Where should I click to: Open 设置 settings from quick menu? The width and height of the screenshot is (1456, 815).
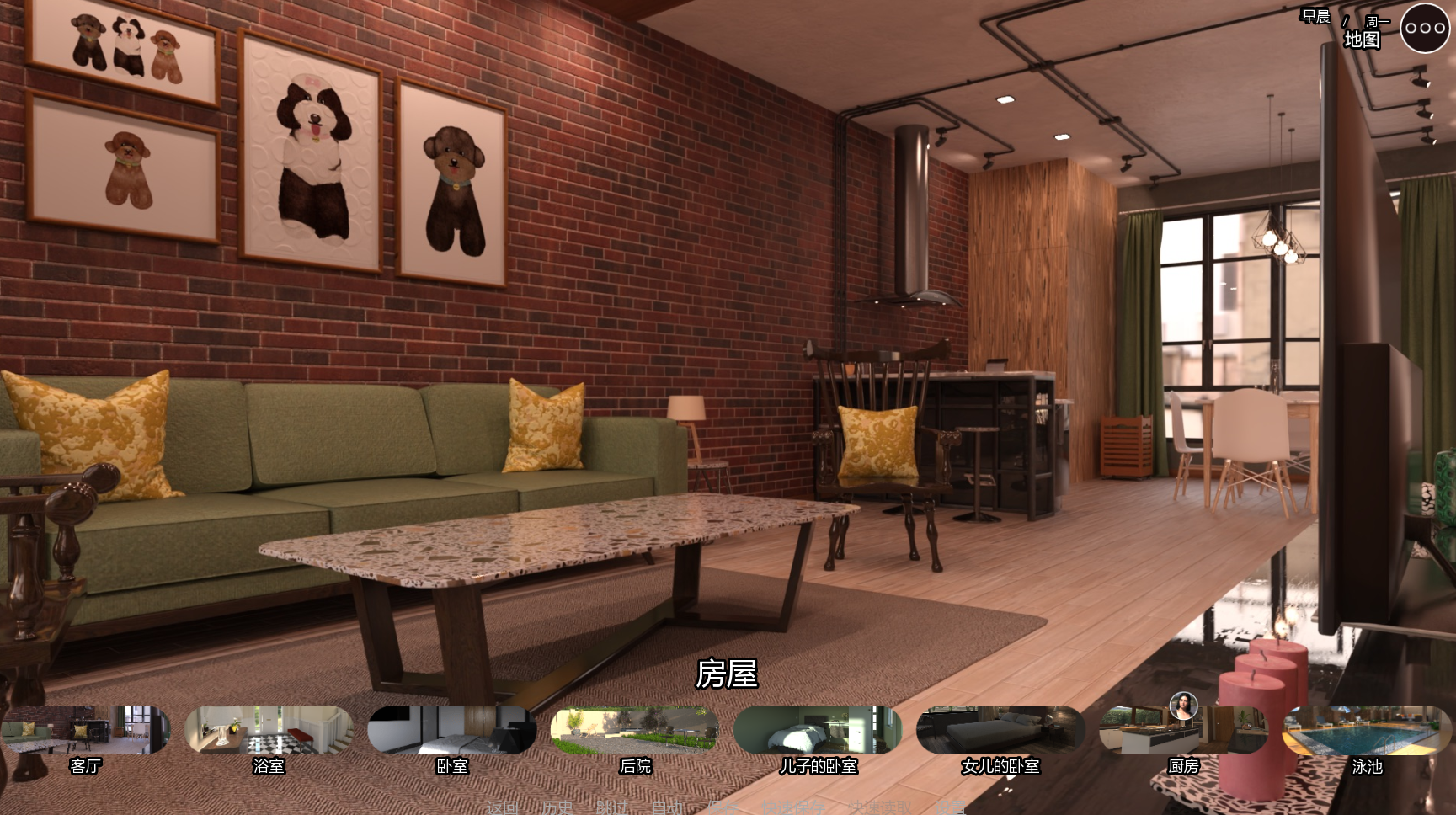[951, 807]
